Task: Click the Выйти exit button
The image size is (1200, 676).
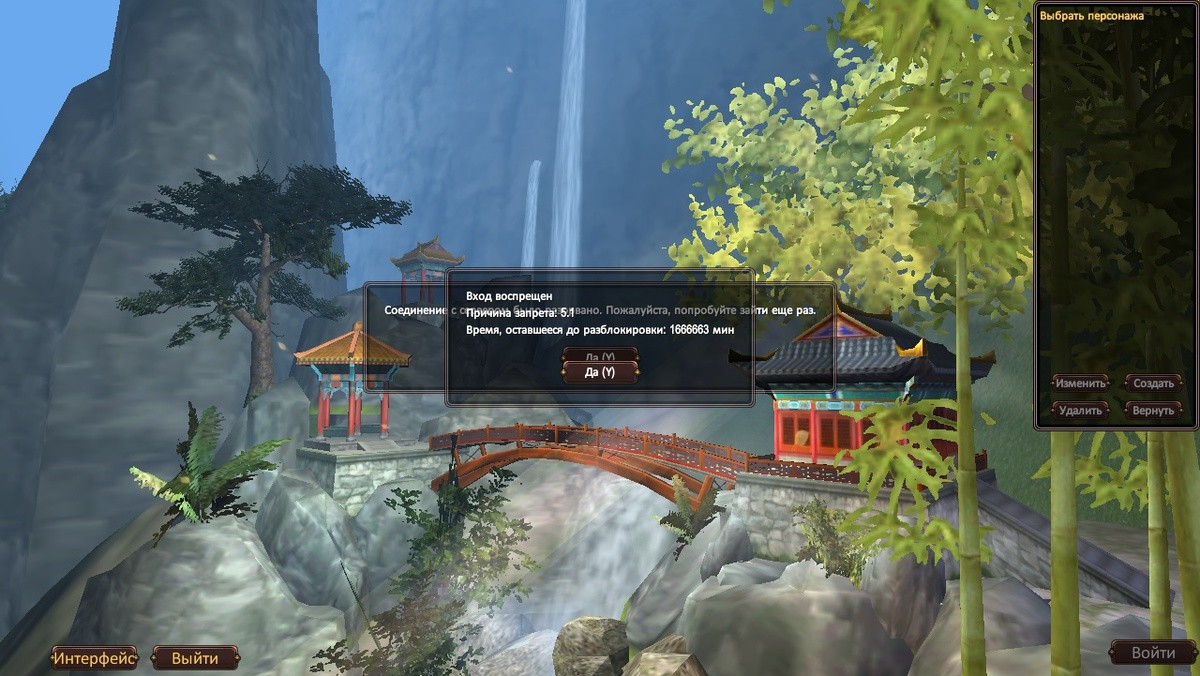Action: [x=195, y=658]
